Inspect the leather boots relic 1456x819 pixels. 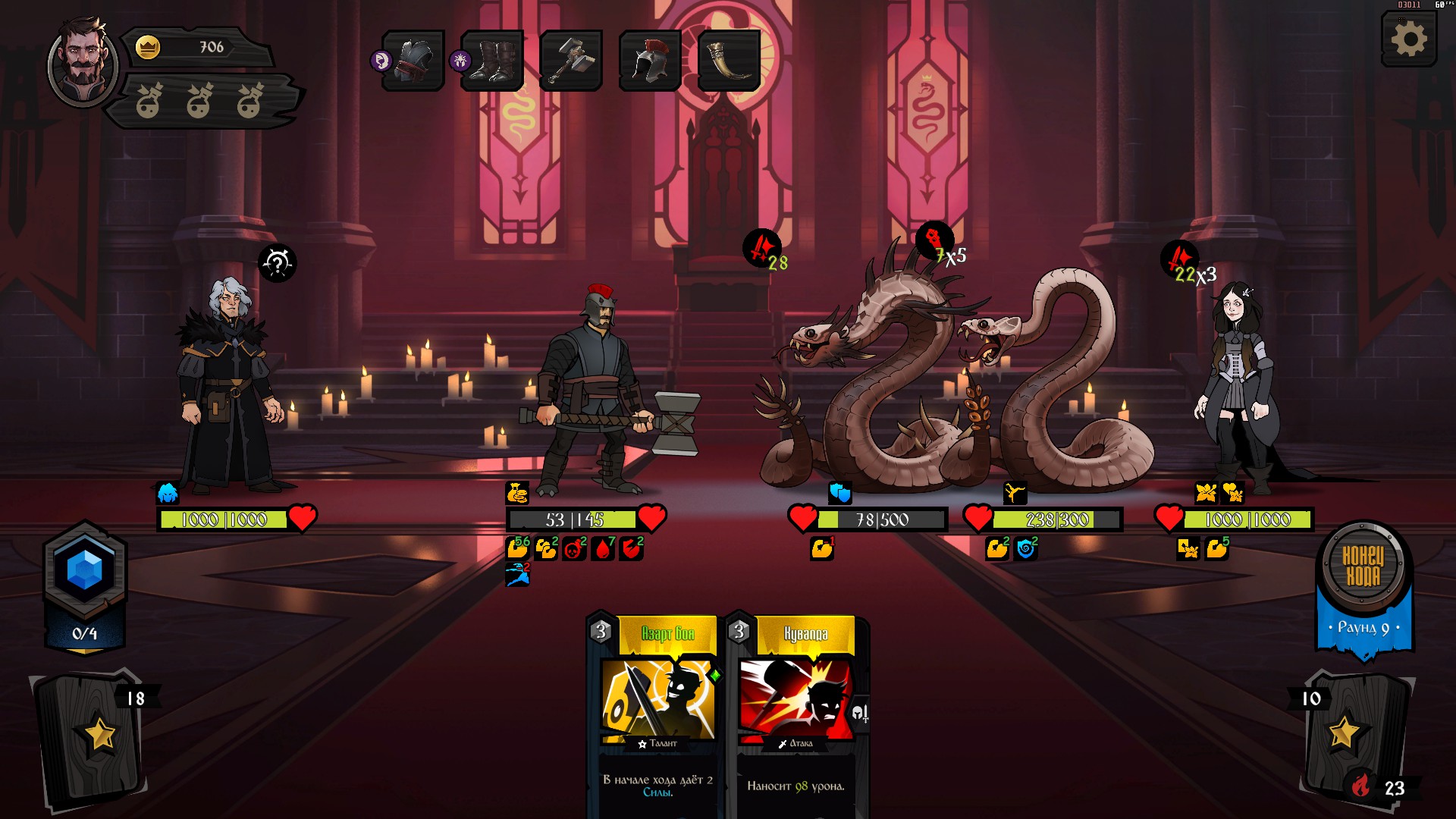coord(493,61)
